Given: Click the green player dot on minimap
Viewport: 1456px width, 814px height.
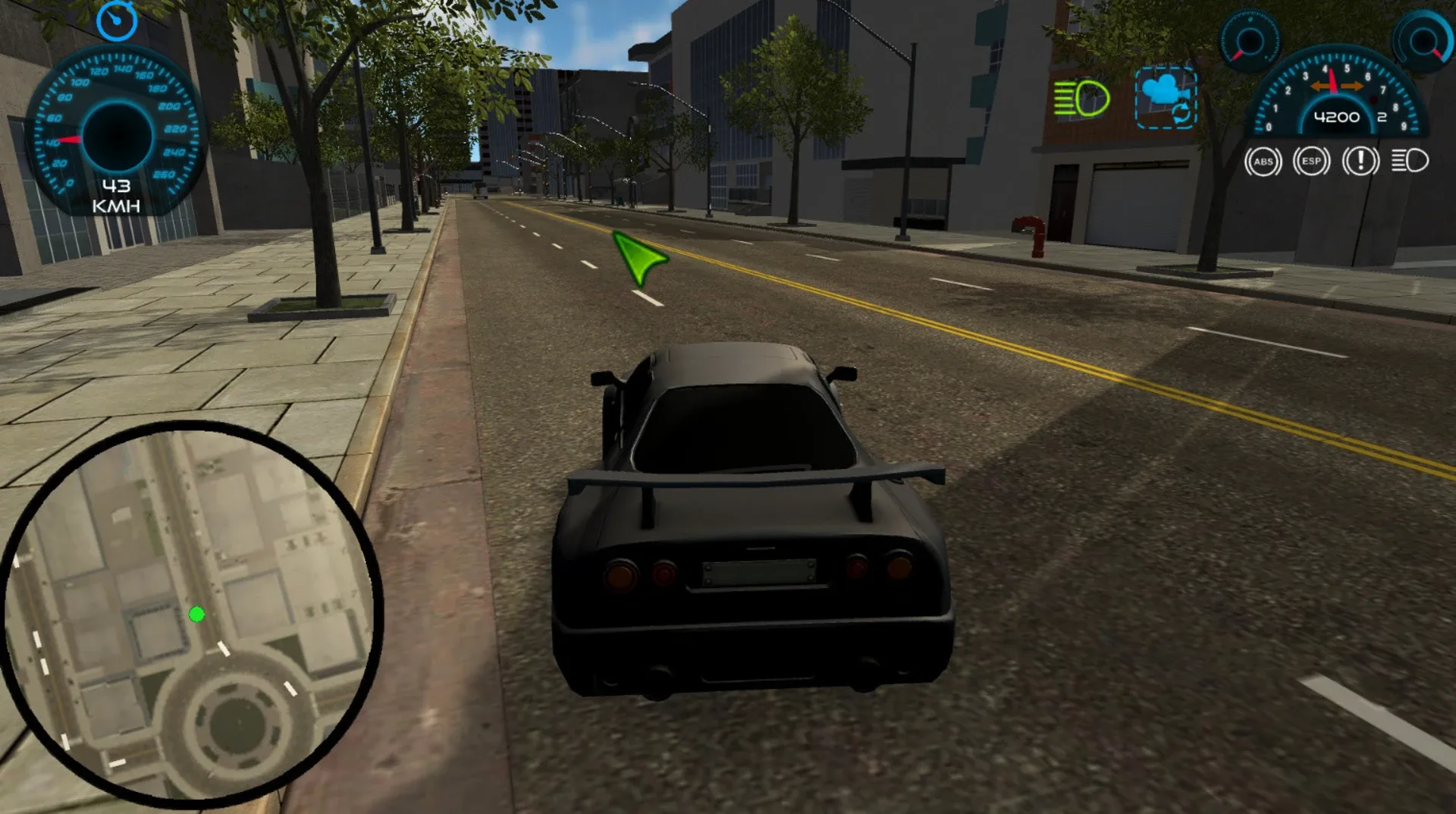Looking at the screenshot, I should [196, 616].
